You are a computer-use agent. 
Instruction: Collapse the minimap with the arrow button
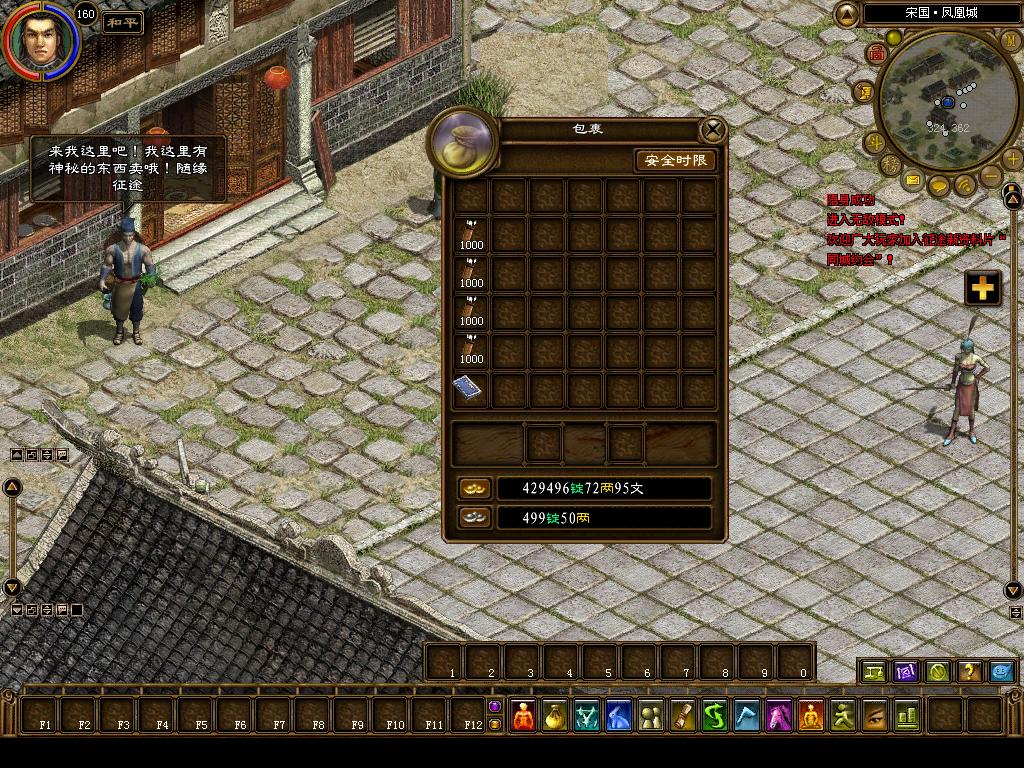pos(846,14)
